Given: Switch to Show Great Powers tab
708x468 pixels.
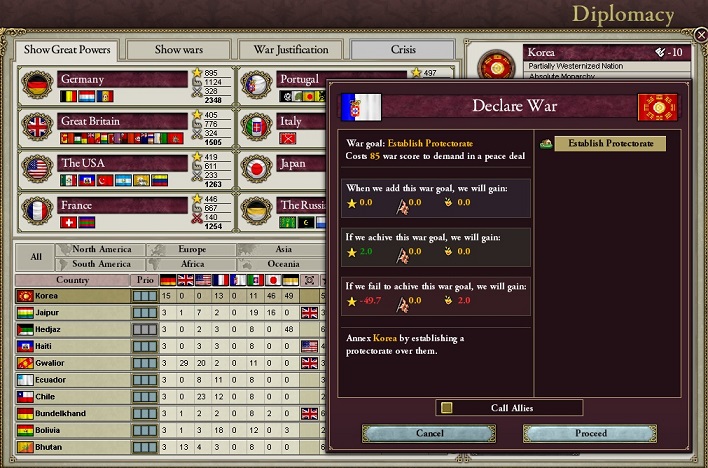Looking at the screenshot, I should click(x=67, y=49).
